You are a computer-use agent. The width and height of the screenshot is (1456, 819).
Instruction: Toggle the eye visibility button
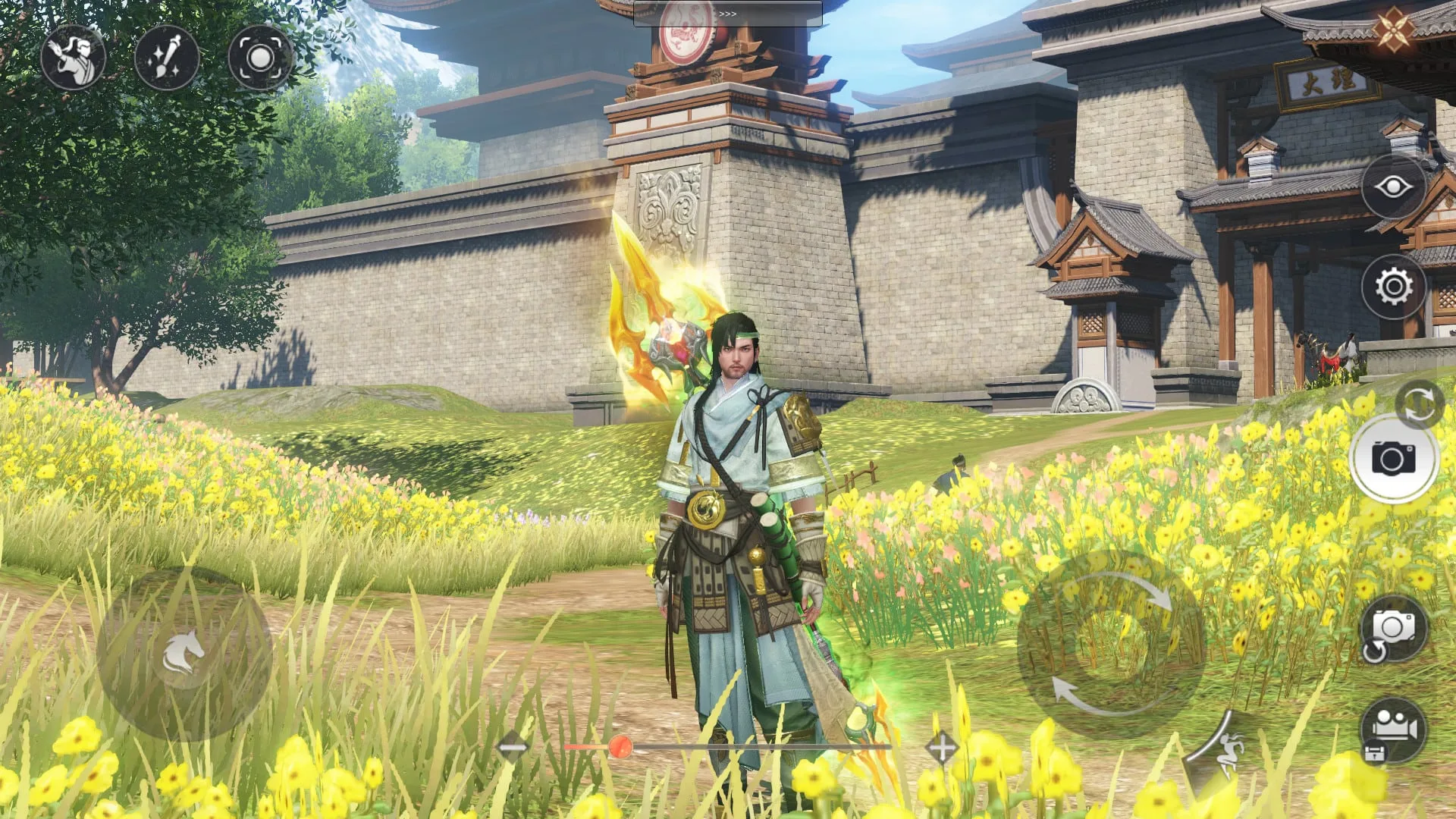point(1394,187)
